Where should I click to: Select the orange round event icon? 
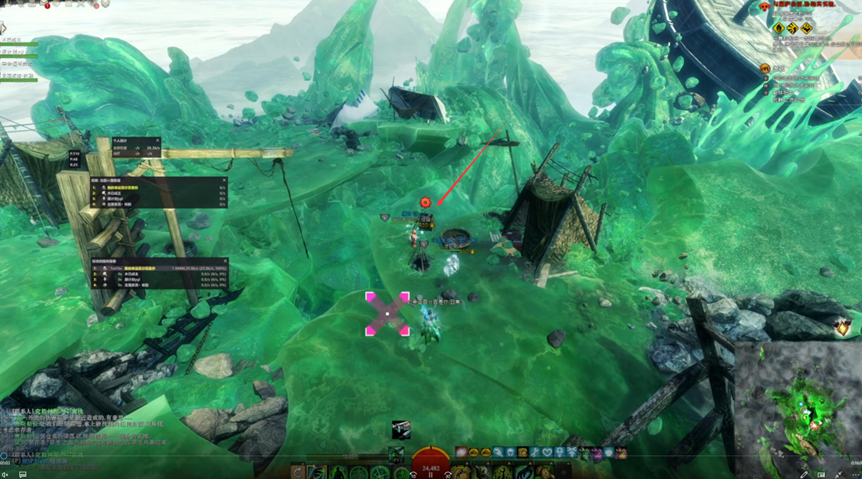coord(765,68)
